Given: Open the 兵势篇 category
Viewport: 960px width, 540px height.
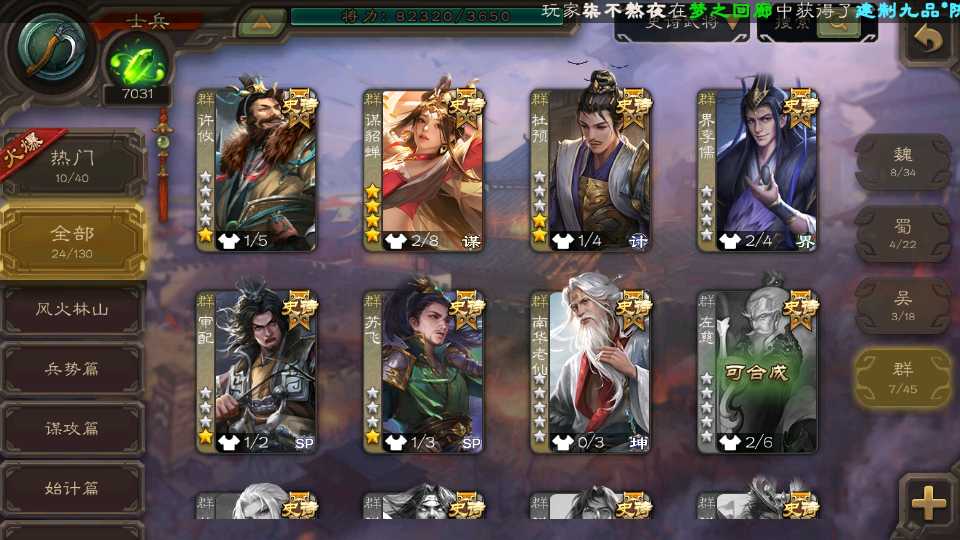Looking at the screenshot, I should pos(72,369).
